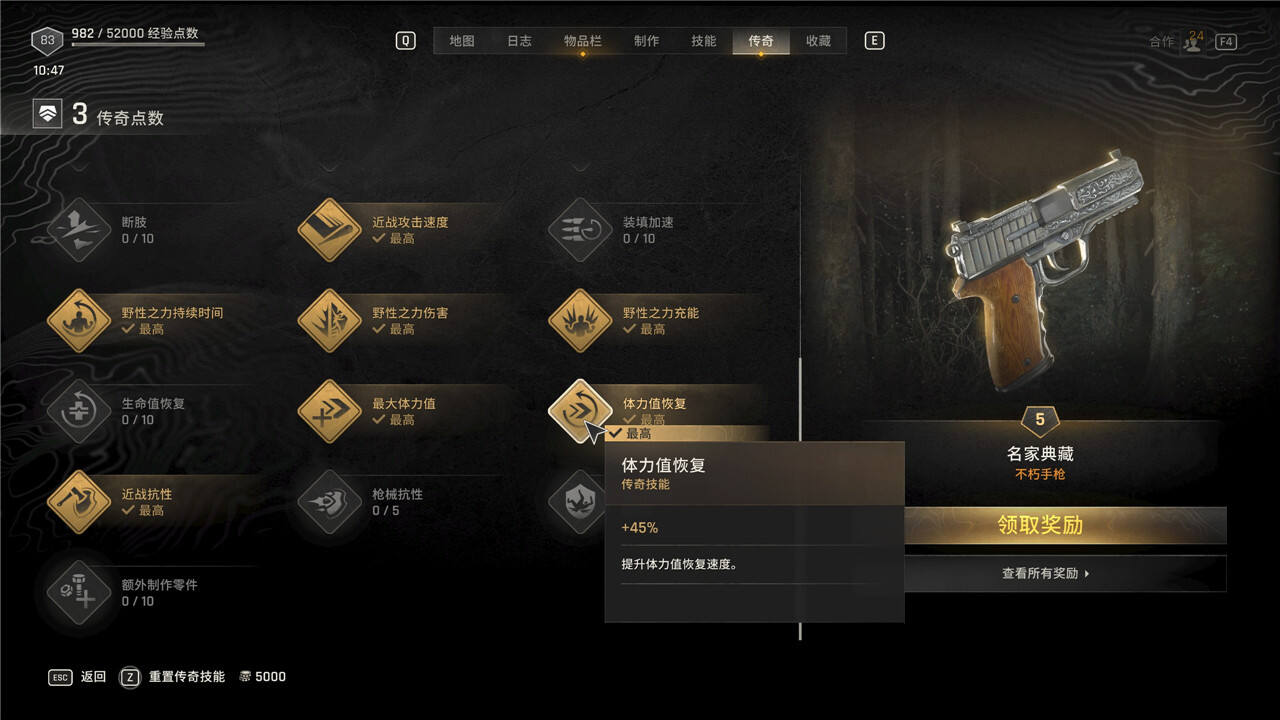The width and height of the screenshot is (1280, 720).
Task: Choose the 野性之力充能 skill icon
Action: pyautogui.click(x=580, y=321)
